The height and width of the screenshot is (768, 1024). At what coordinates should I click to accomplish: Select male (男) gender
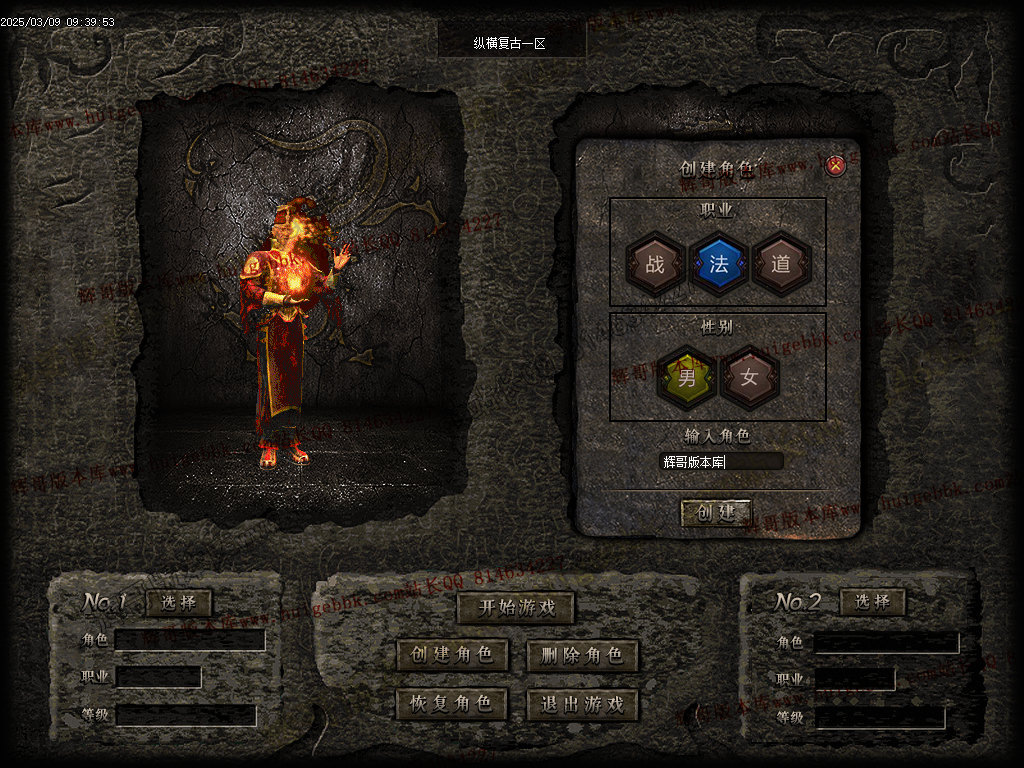[x=686, y=378]
